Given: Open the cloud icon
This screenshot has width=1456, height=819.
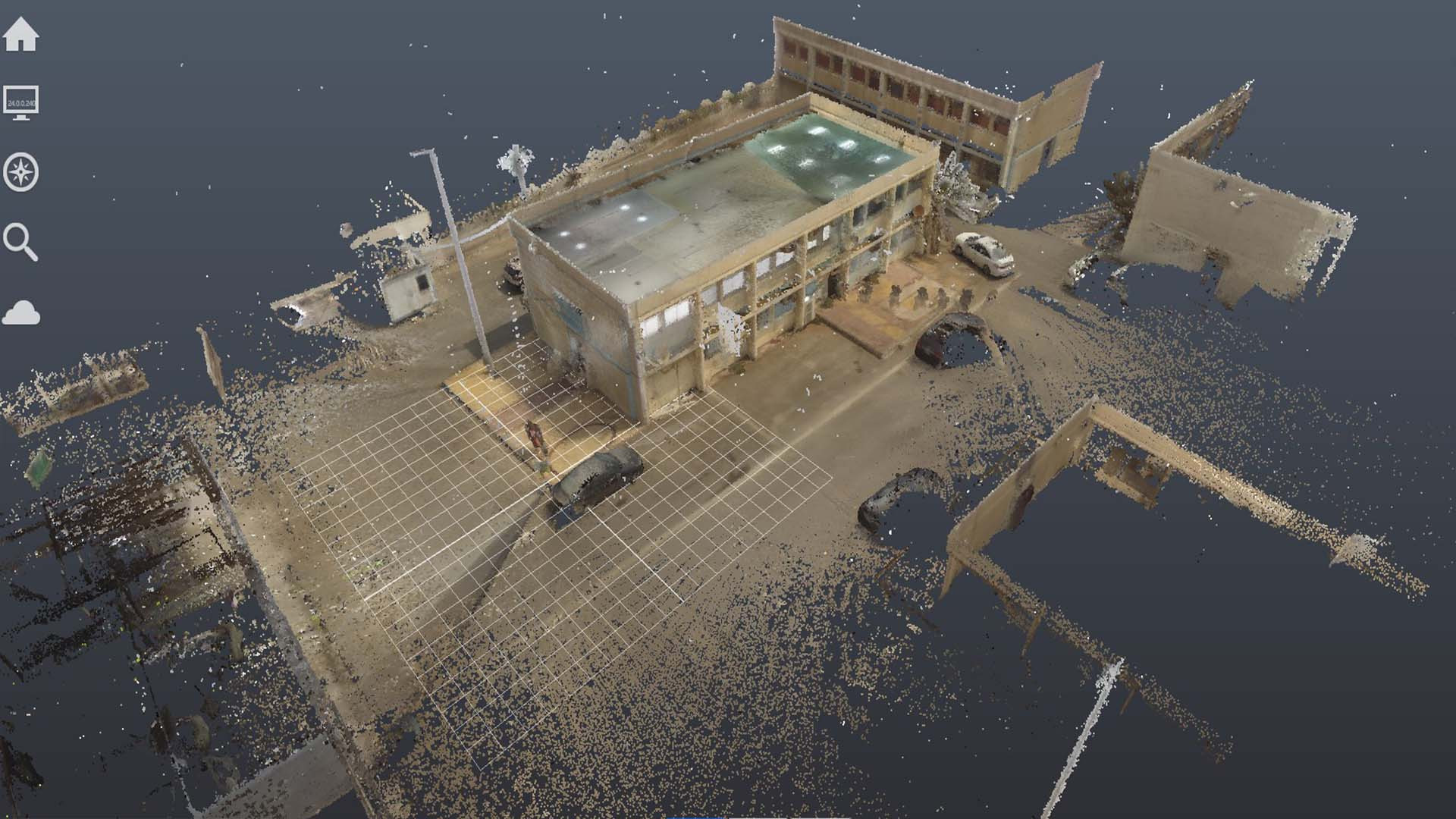Looking at the screenshot, I should (21, 312).
